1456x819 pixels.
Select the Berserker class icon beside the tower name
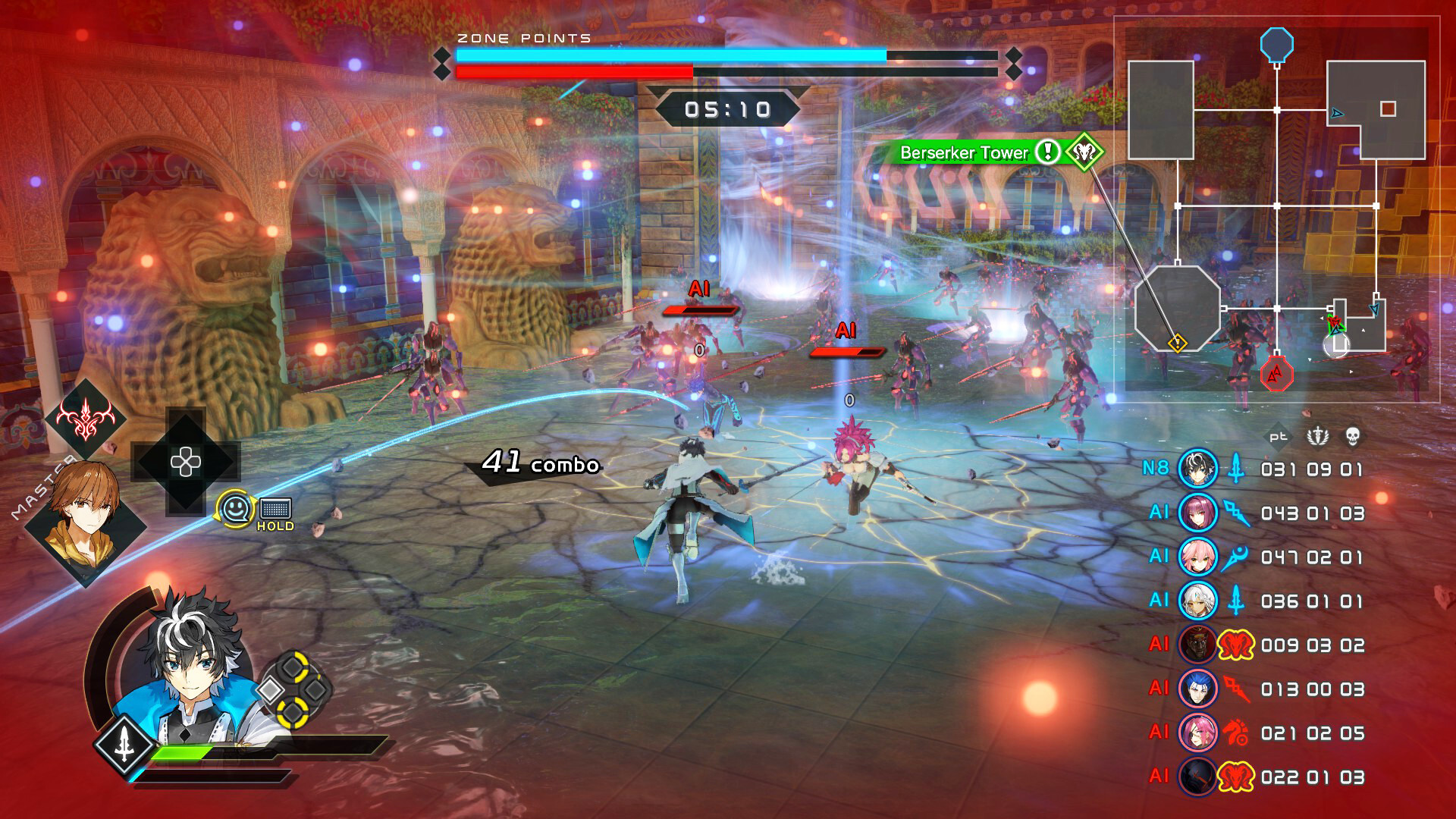pos(1084,152)
